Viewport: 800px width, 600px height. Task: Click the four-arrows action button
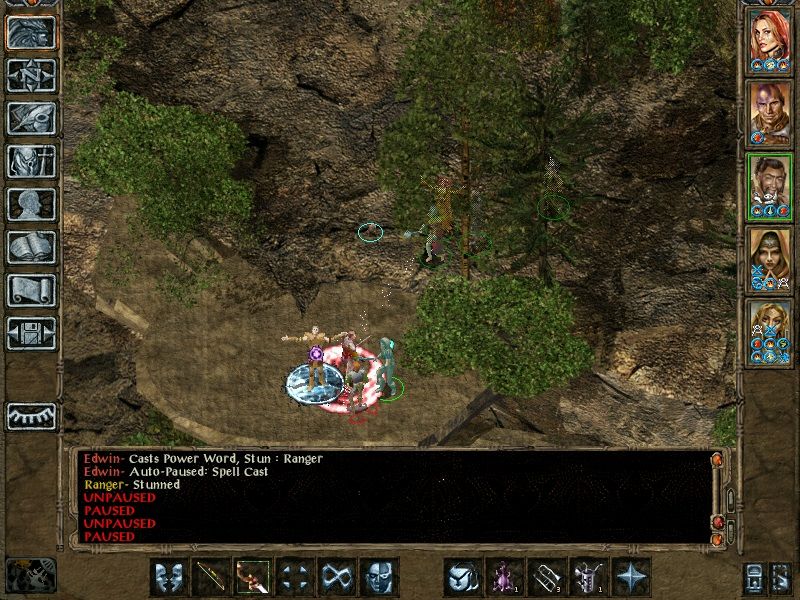point(295,576)
